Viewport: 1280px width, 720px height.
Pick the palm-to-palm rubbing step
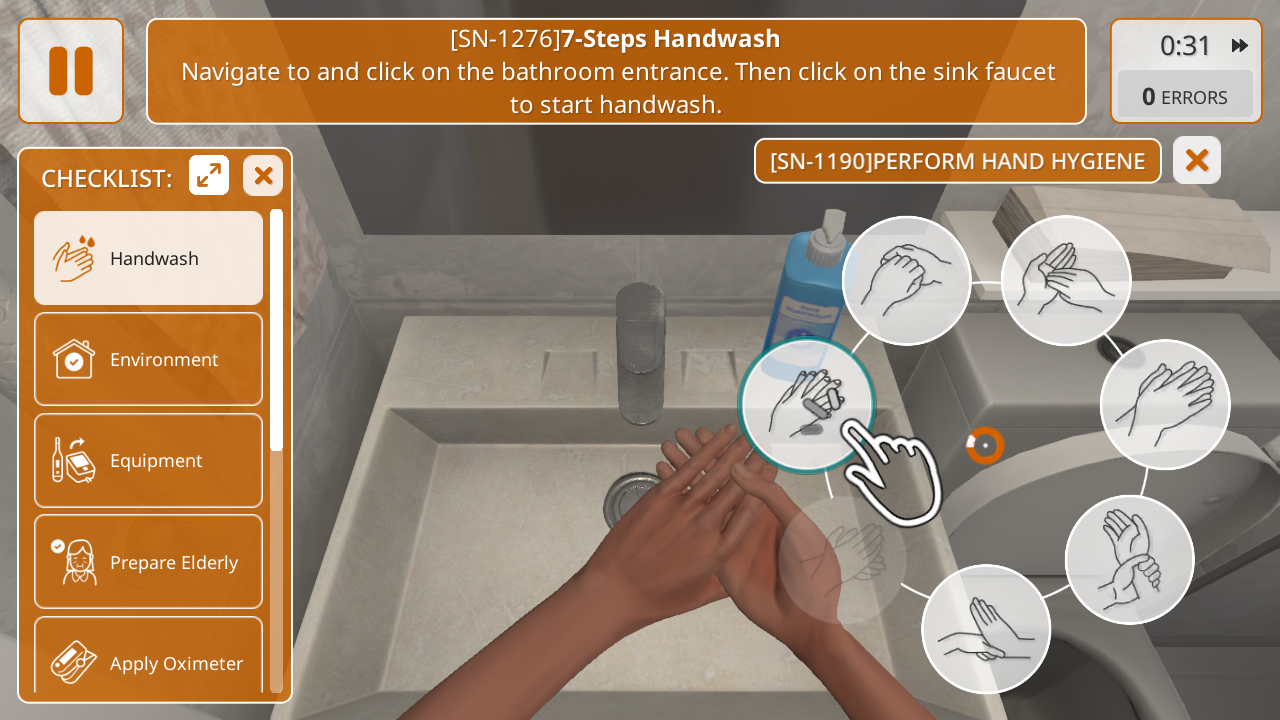(x=1165, y=405)
